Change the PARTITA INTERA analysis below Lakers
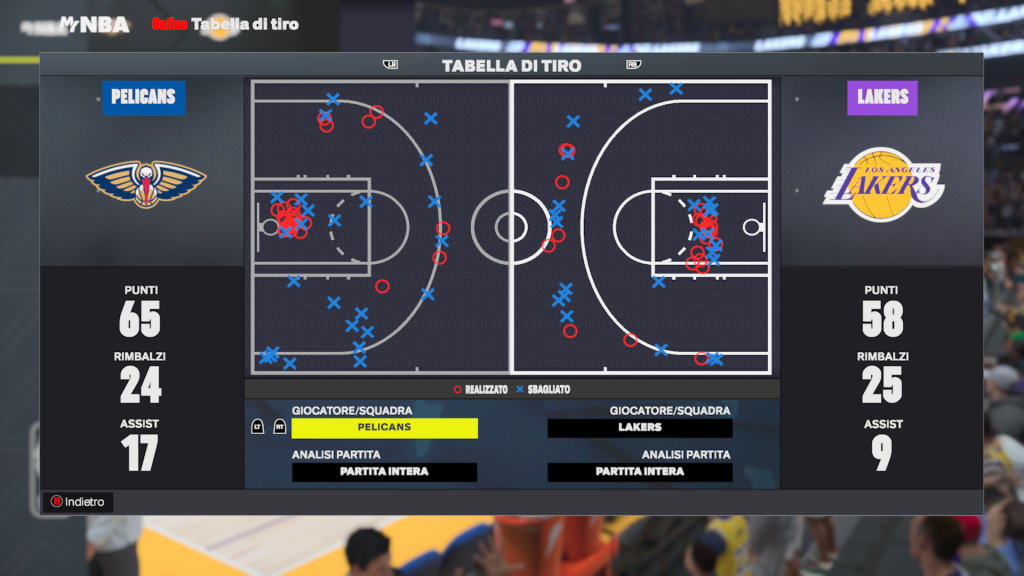Viewport: 1024px width, 576px height. pyautogui.click(x=640, y=472)
